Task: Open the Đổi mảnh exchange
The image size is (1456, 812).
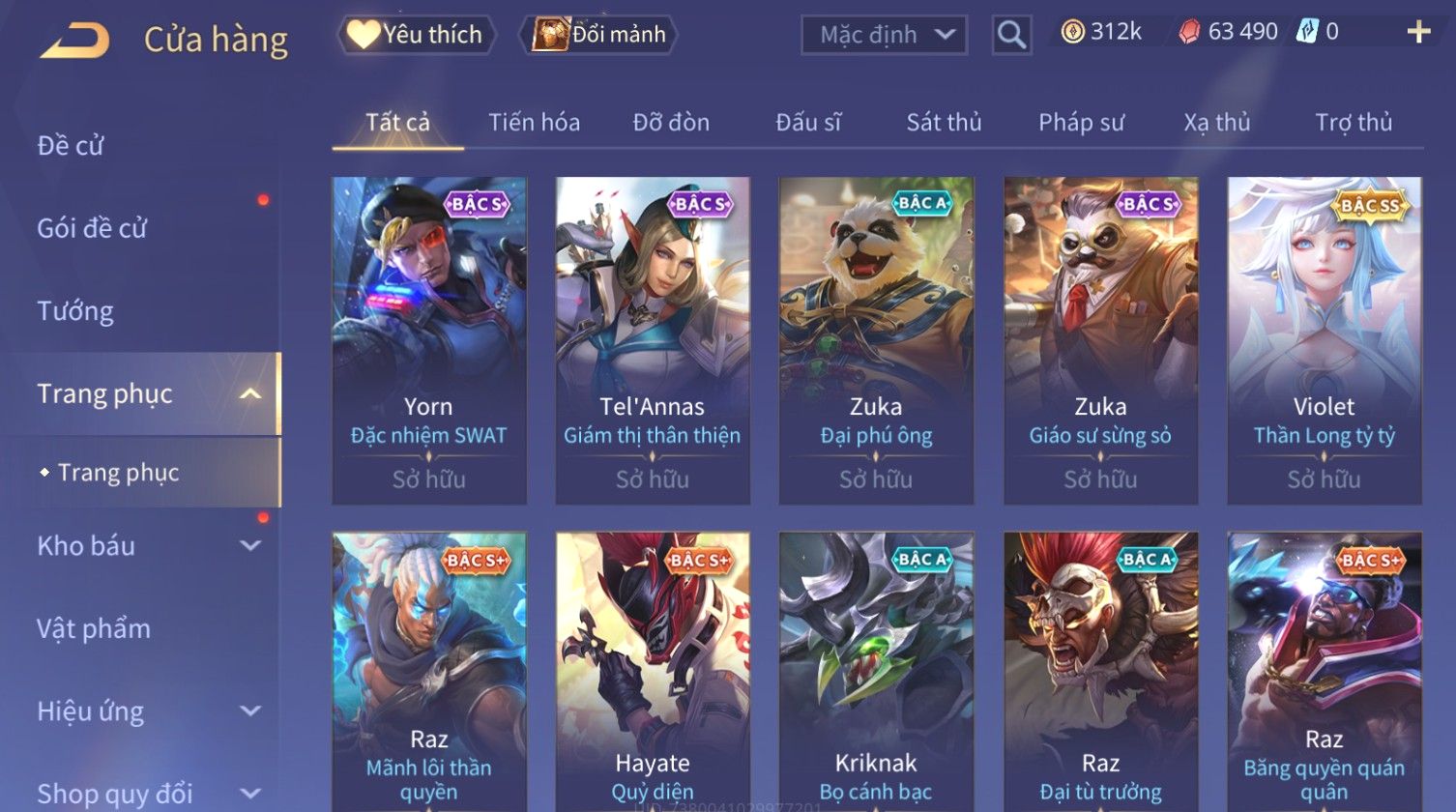Action: [599, 35]
